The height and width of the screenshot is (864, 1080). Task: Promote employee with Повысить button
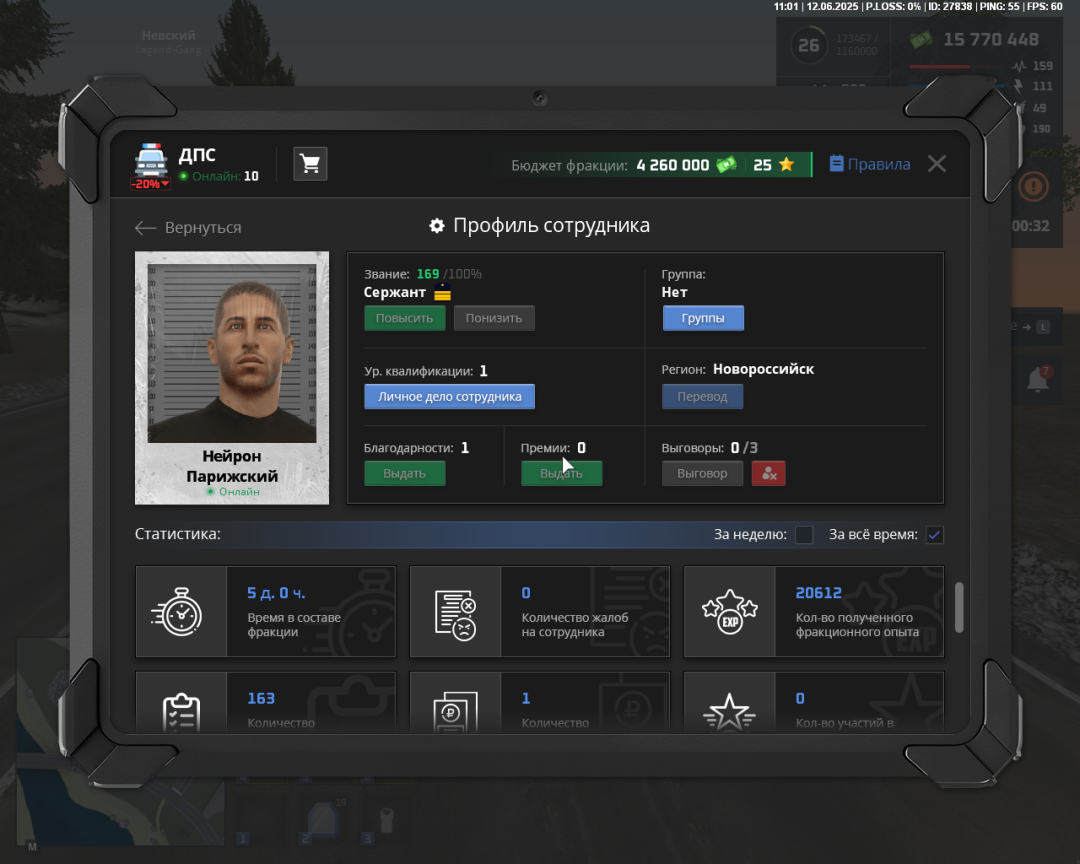tap(404, 318)
